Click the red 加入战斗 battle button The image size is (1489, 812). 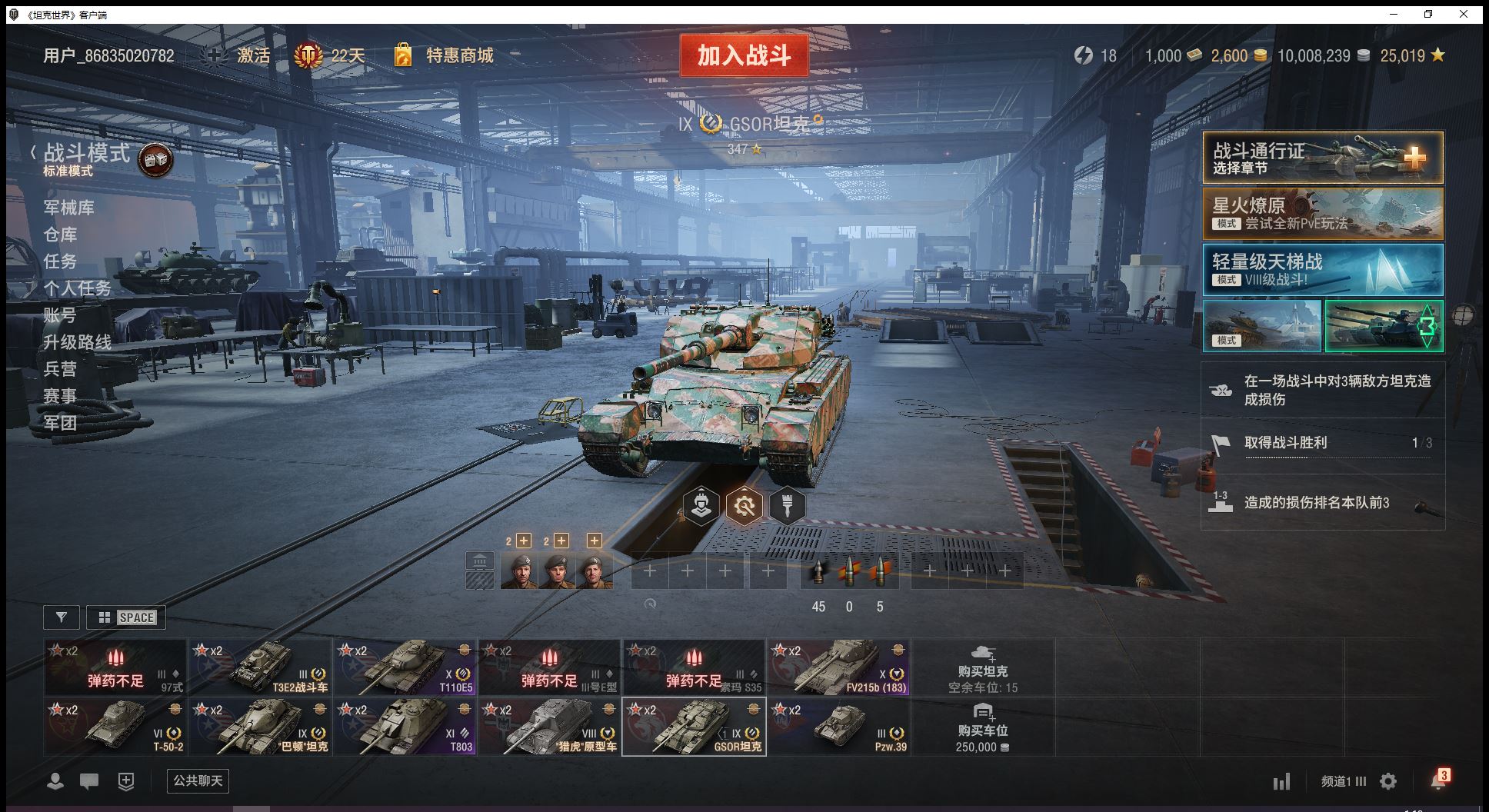pyautogui.click(x=744, y=55)
